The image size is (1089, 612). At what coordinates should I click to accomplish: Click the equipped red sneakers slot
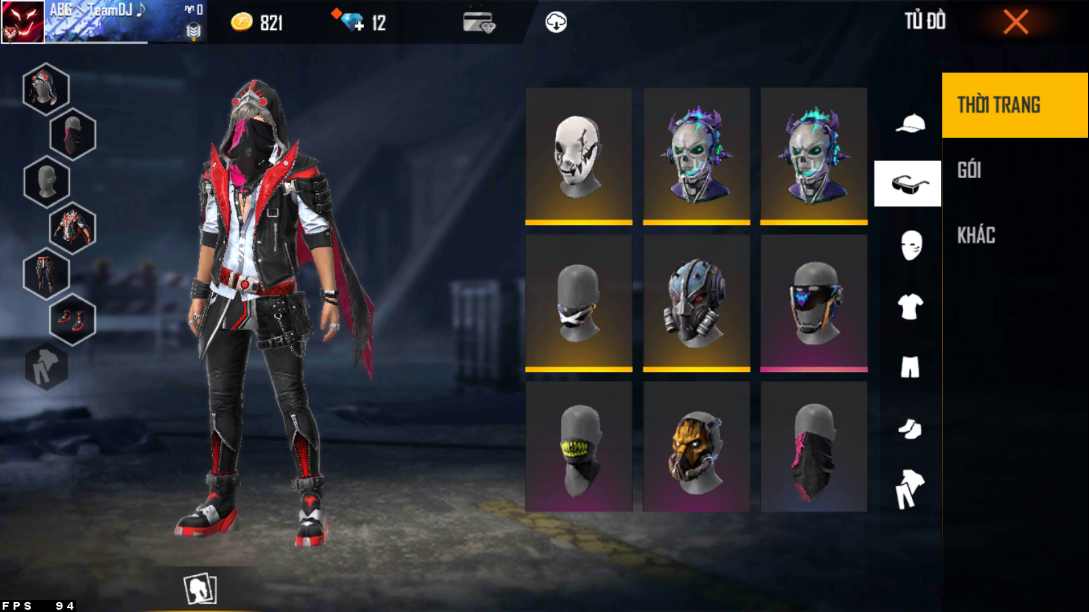pos(73,320)
